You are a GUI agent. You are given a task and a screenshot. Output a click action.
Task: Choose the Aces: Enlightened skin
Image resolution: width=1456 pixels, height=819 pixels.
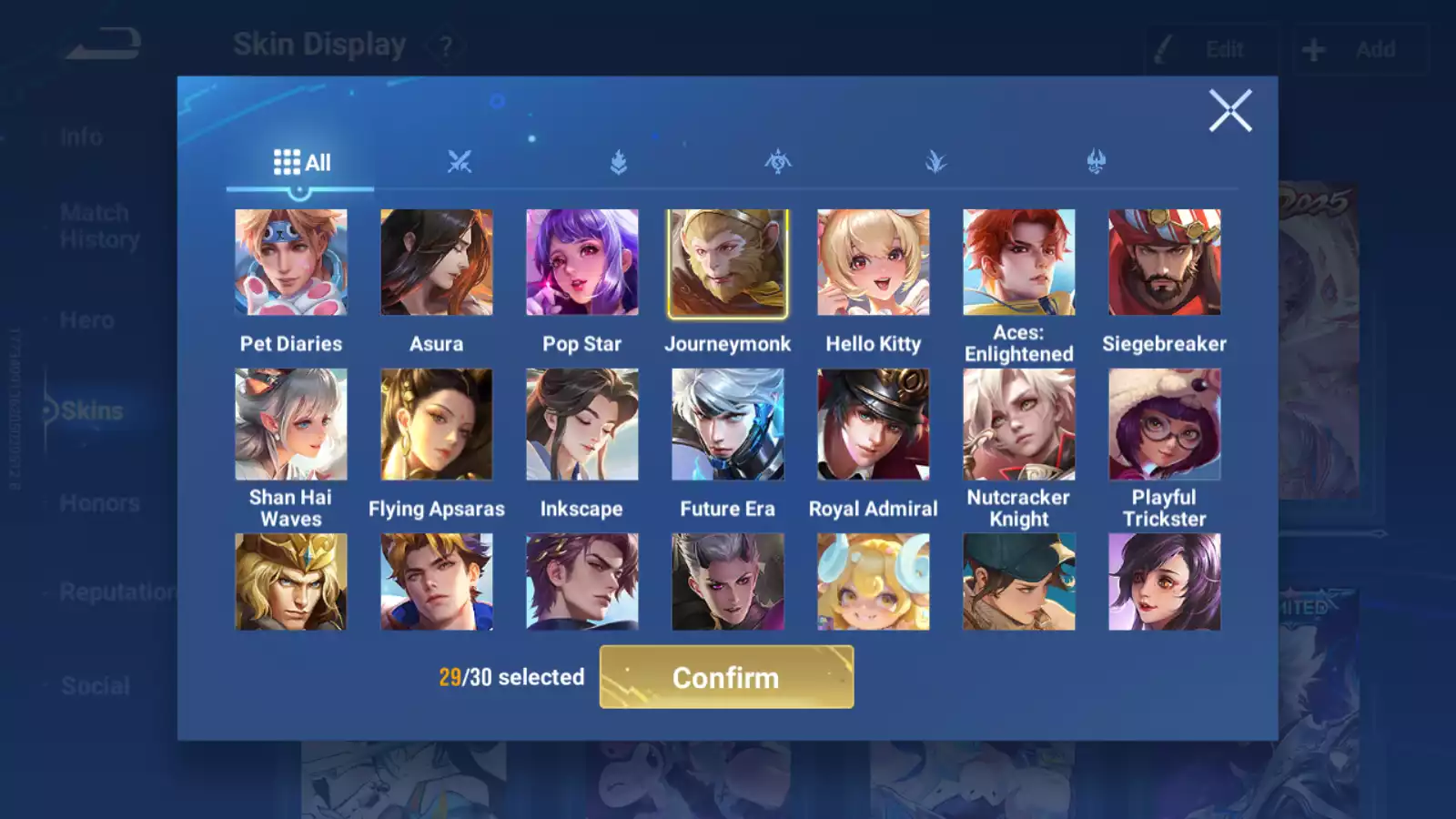point(1019,263)
